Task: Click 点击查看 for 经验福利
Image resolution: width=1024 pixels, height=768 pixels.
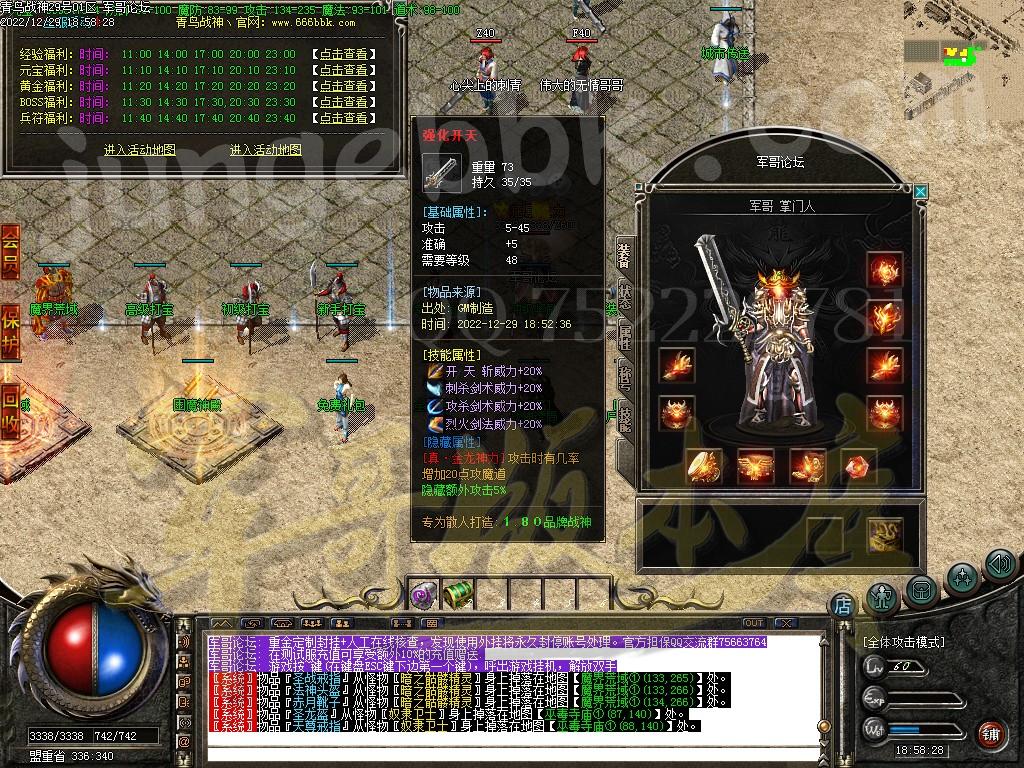Action: coord(341,54)
